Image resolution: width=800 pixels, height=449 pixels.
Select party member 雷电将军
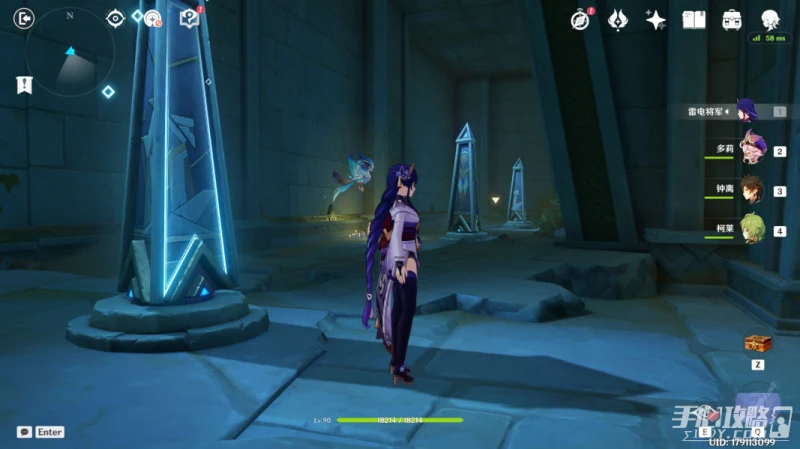pyautogui.click(x=748, y=111)
